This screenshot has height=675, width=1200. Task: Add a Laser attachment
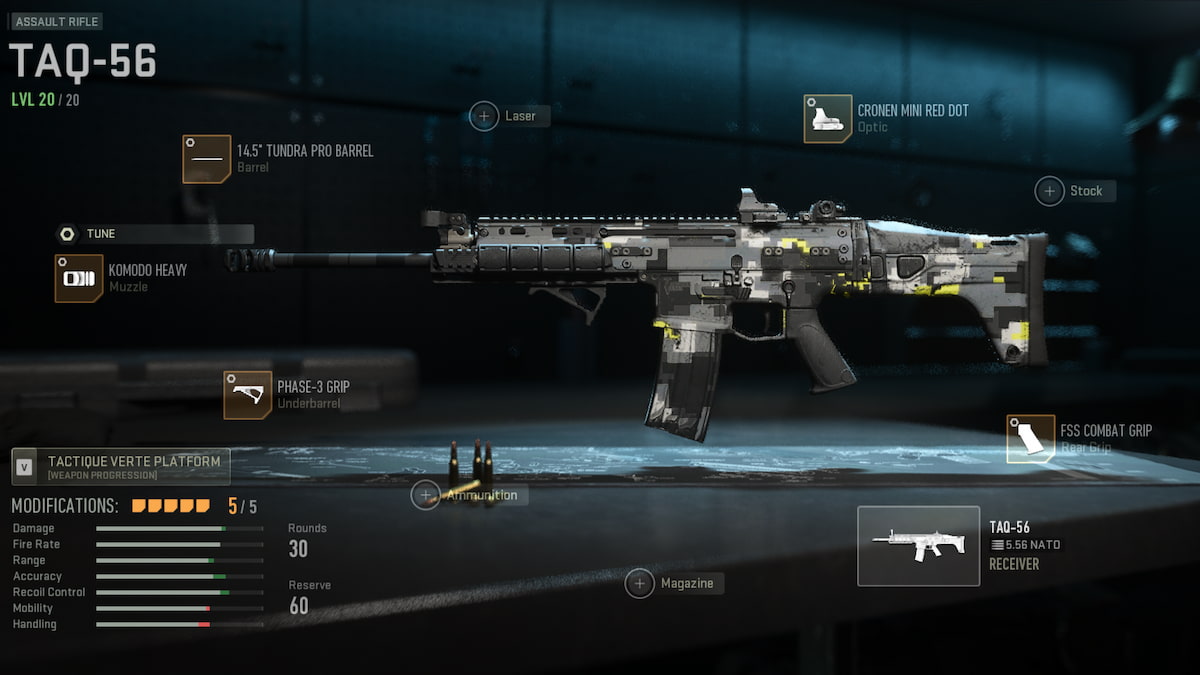485,116
